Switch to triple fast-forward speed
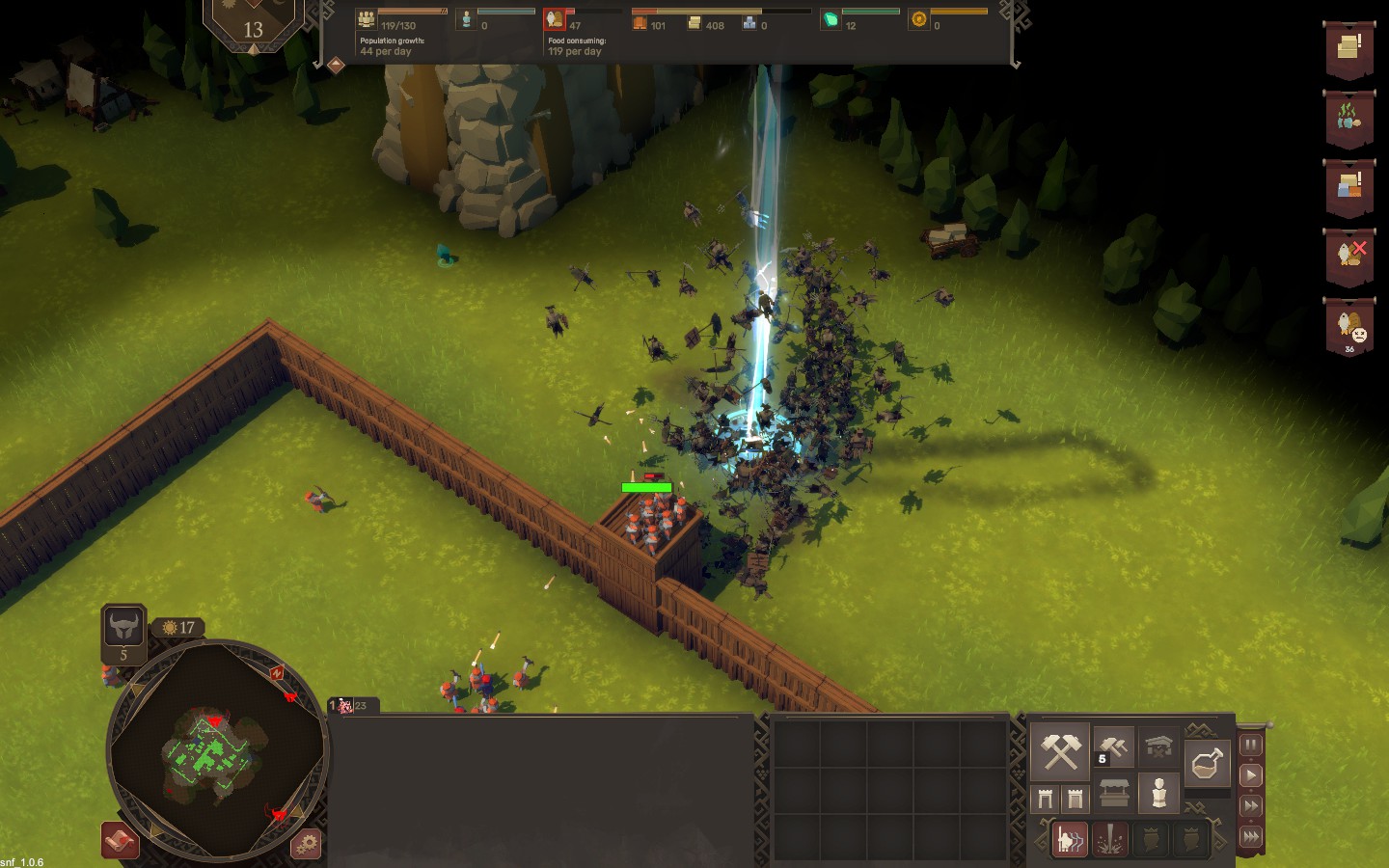 [x=1250, y=836]
